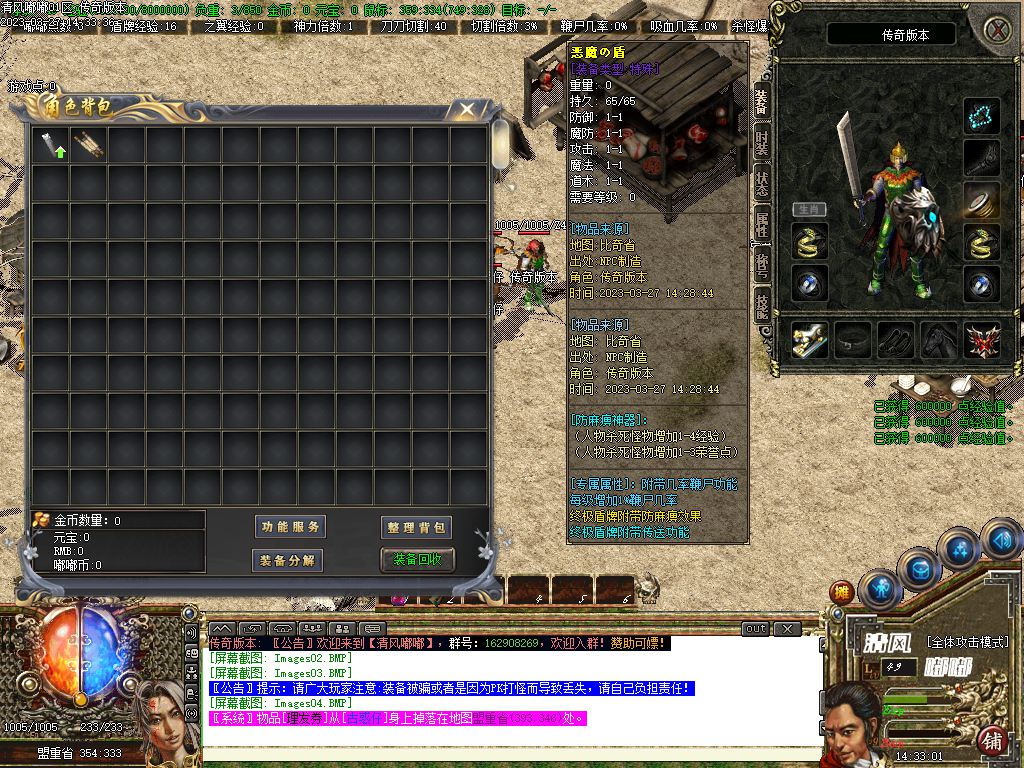
Task: Click the chat window 'out' button
Action: (756, 628)
